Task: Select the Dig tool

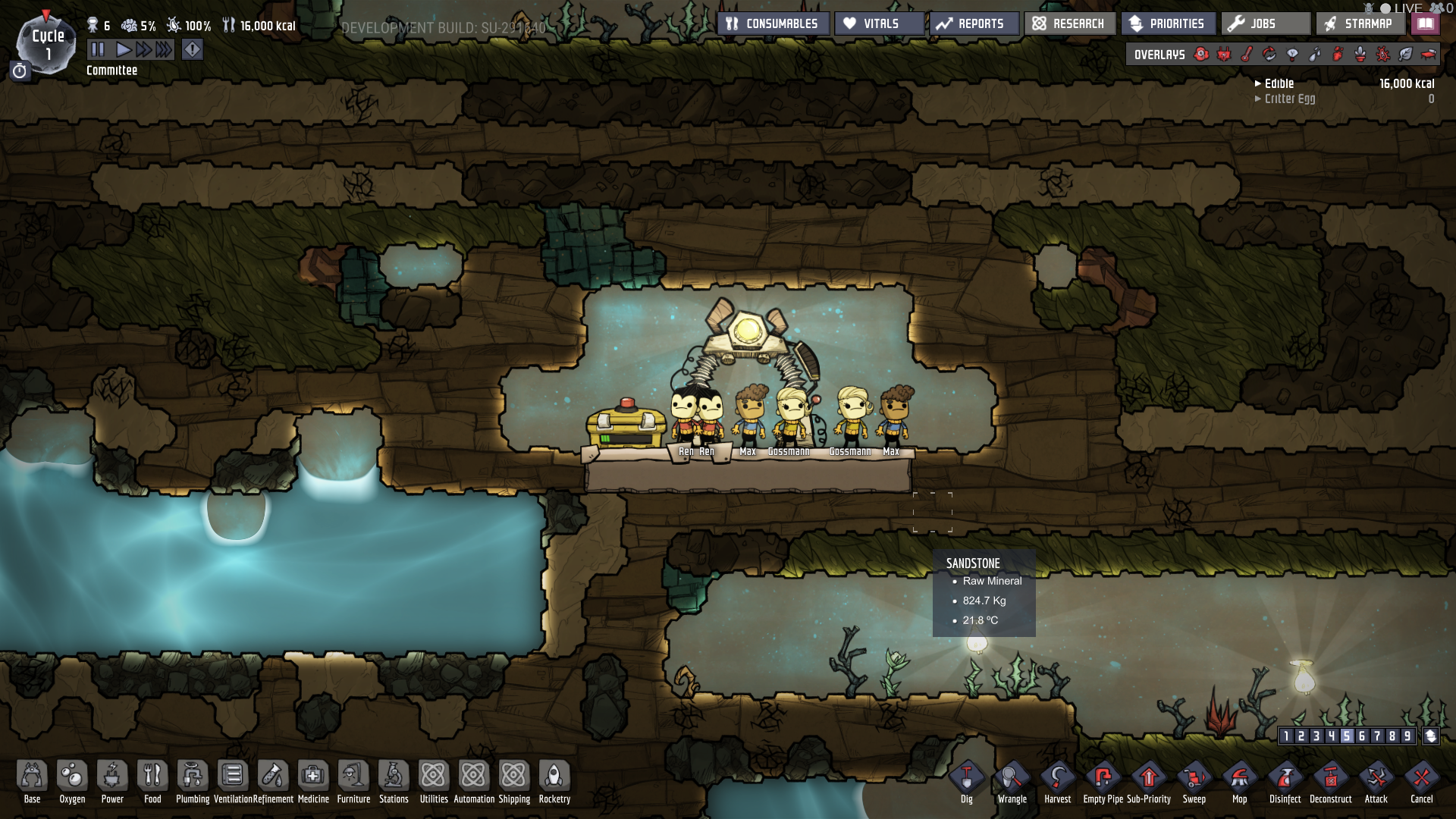Action: [x=967, y=781]
